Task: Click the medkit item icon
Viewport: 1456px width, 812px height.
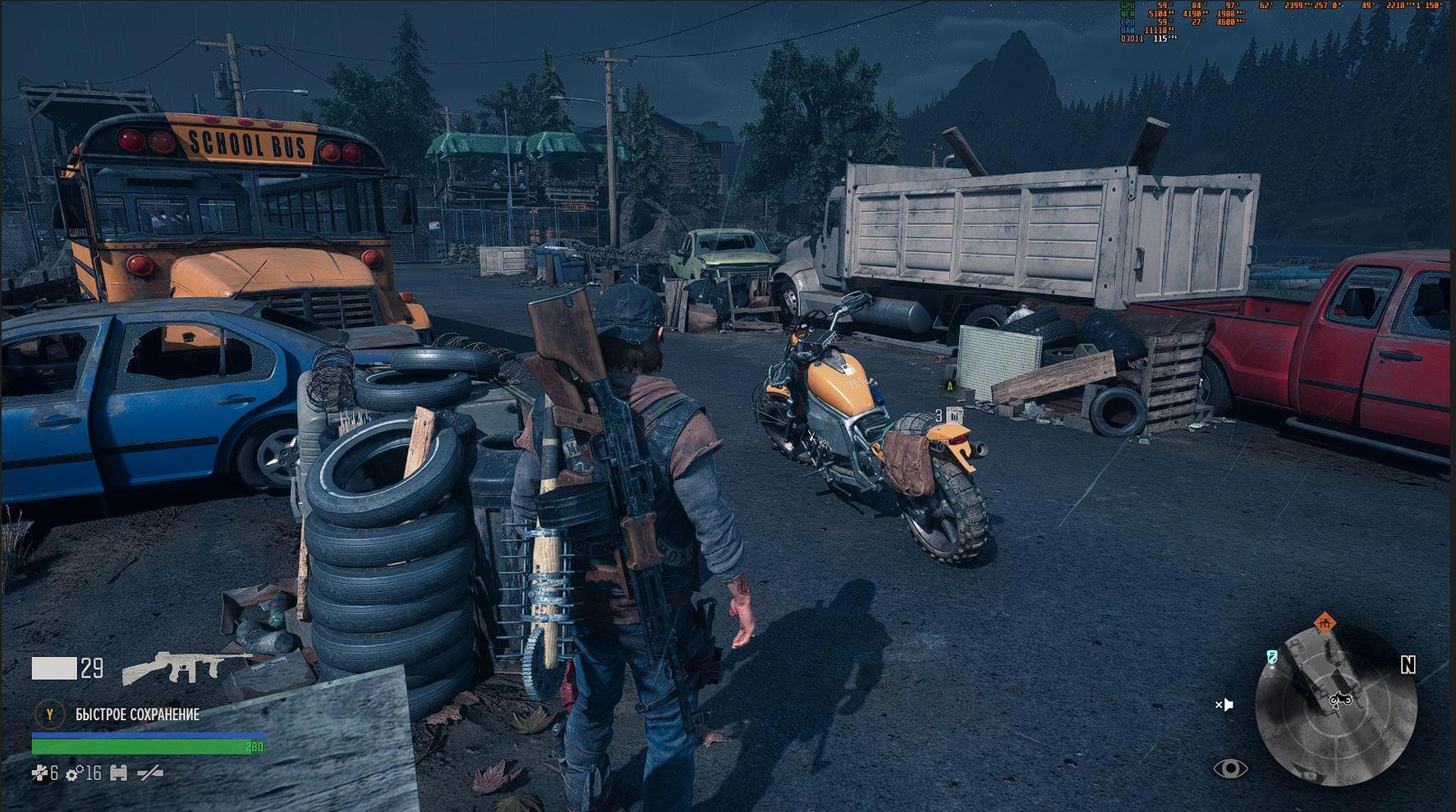Action: click(39, 773)
